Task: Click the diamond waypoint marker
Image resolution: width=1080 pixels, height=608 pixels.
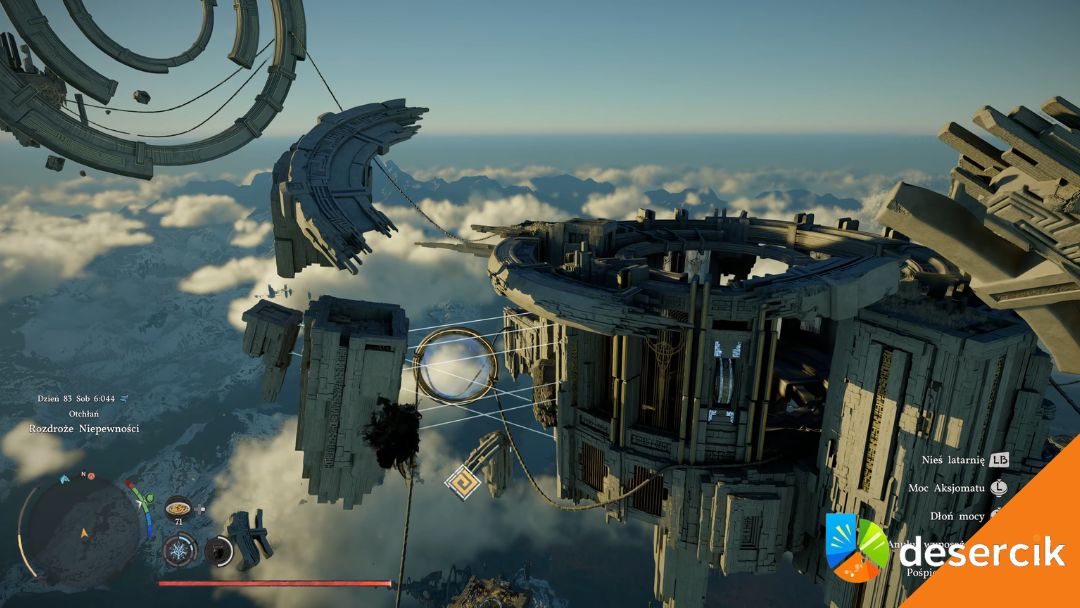Action: [x=462, y=482]
